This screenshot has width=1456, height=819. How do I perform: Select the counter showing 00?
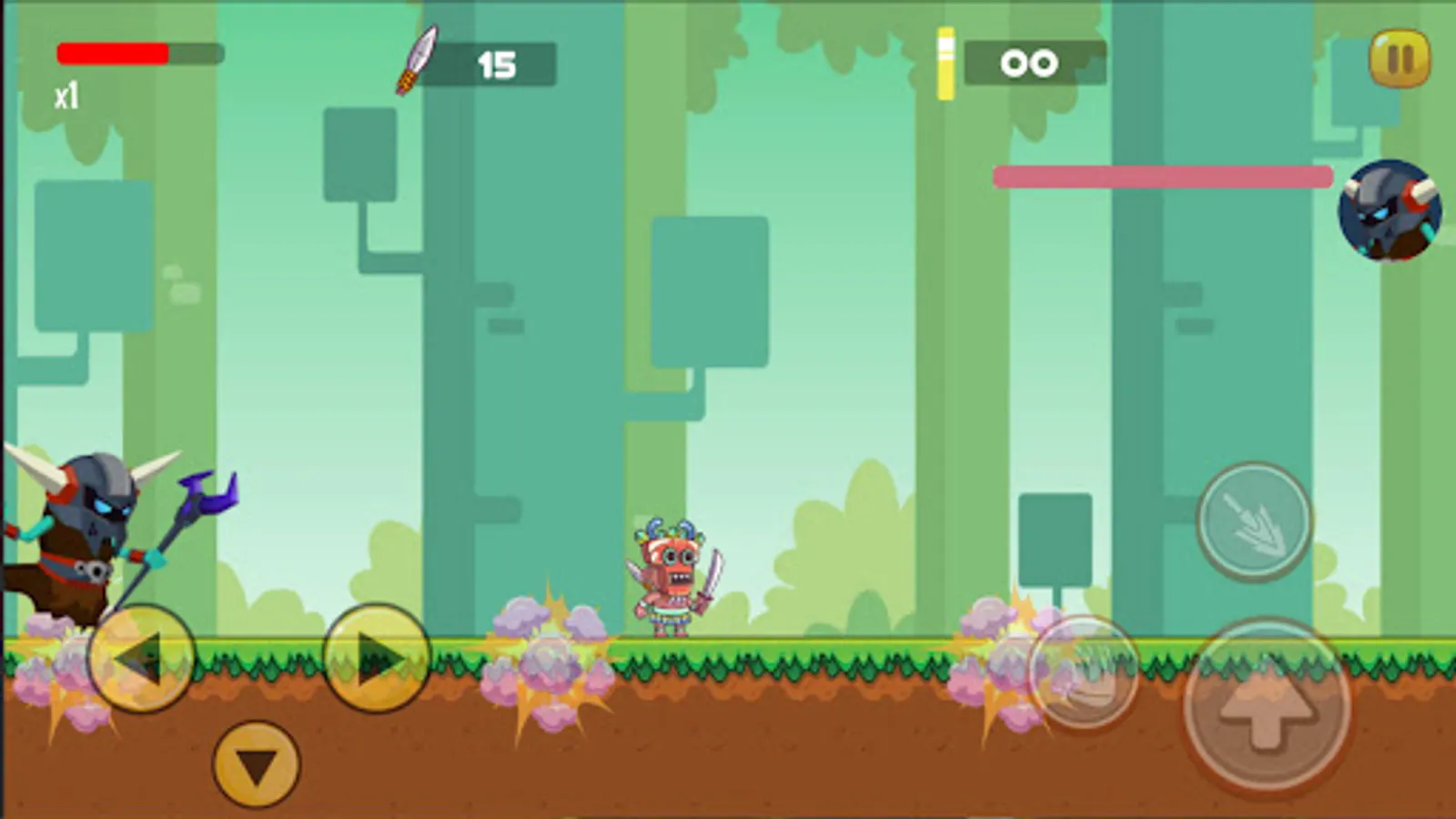point(1029,62)
